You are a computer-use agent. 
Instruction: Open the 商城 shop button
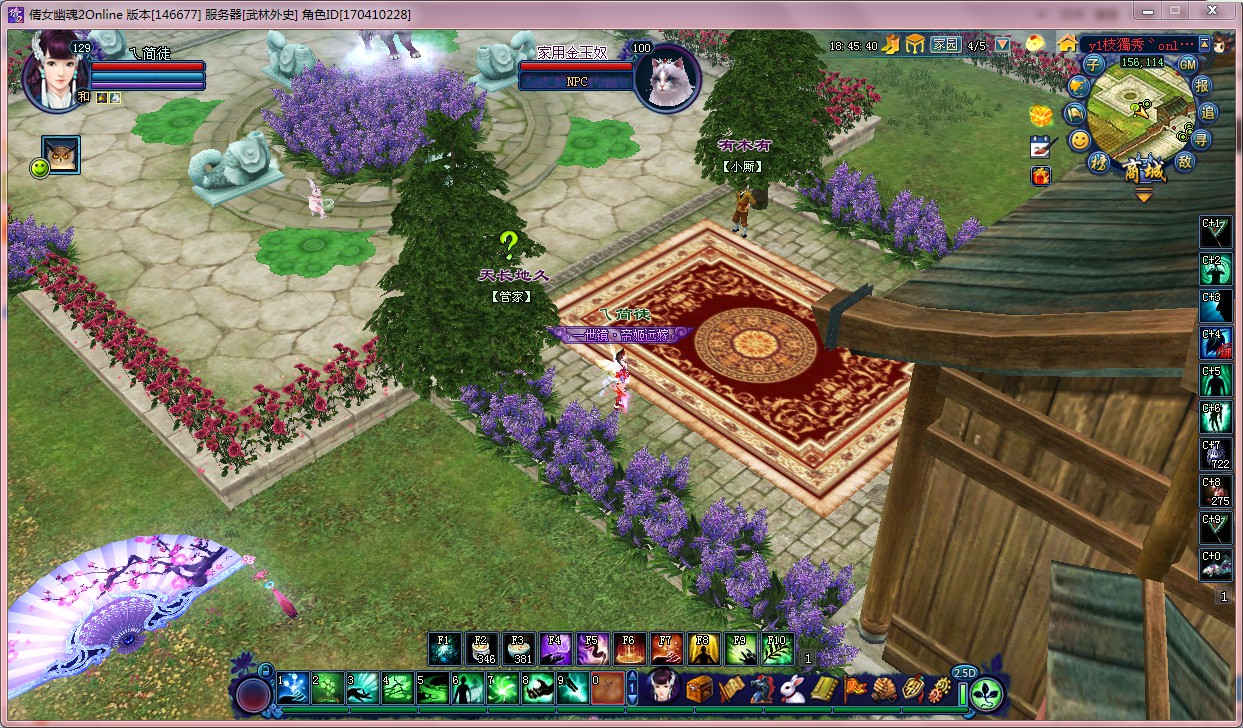pyautogui.click(x=1143, y=171)
